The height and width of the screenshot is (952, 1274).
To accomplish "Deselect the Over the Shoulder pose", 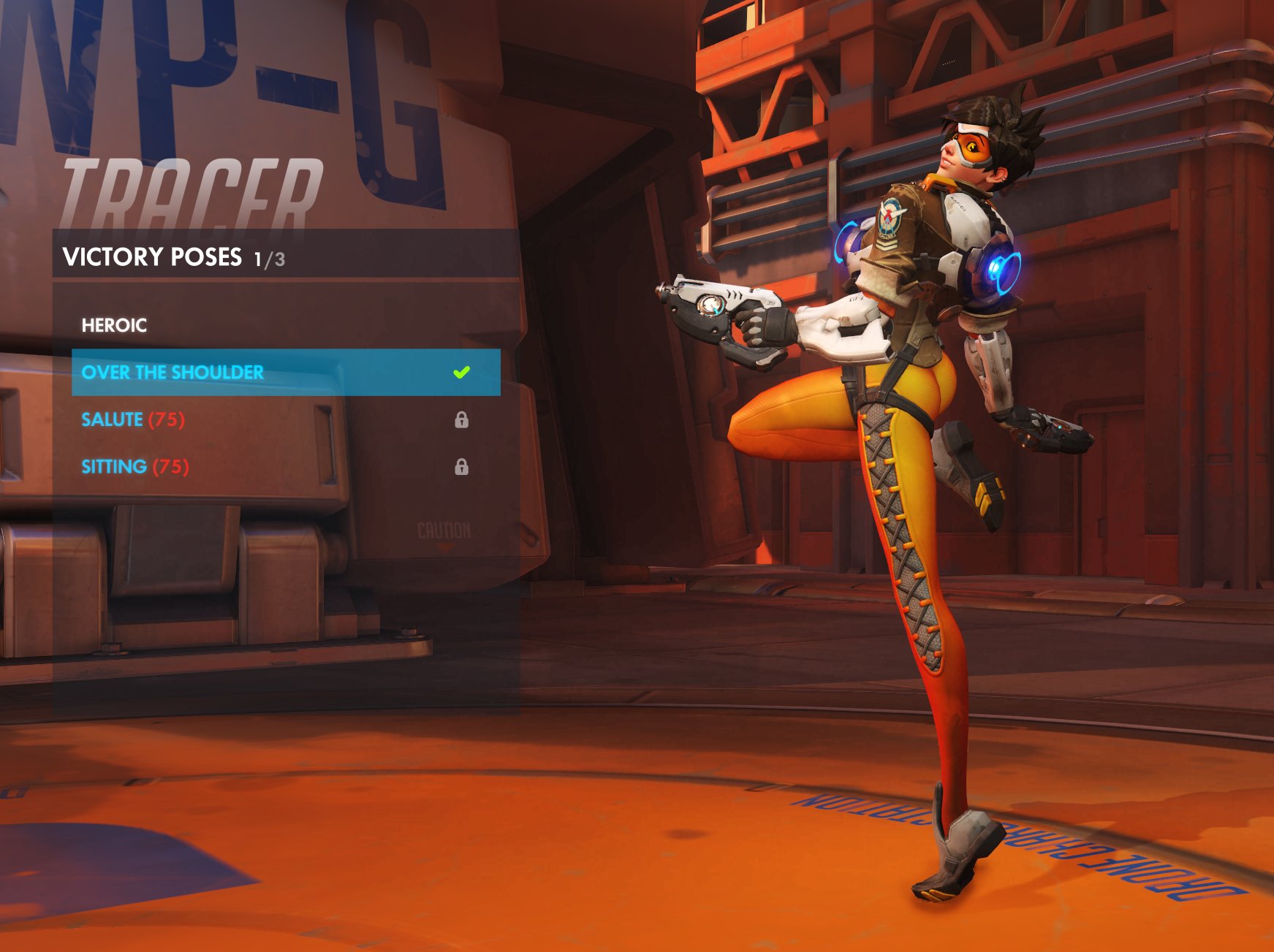I will (172, 373).
